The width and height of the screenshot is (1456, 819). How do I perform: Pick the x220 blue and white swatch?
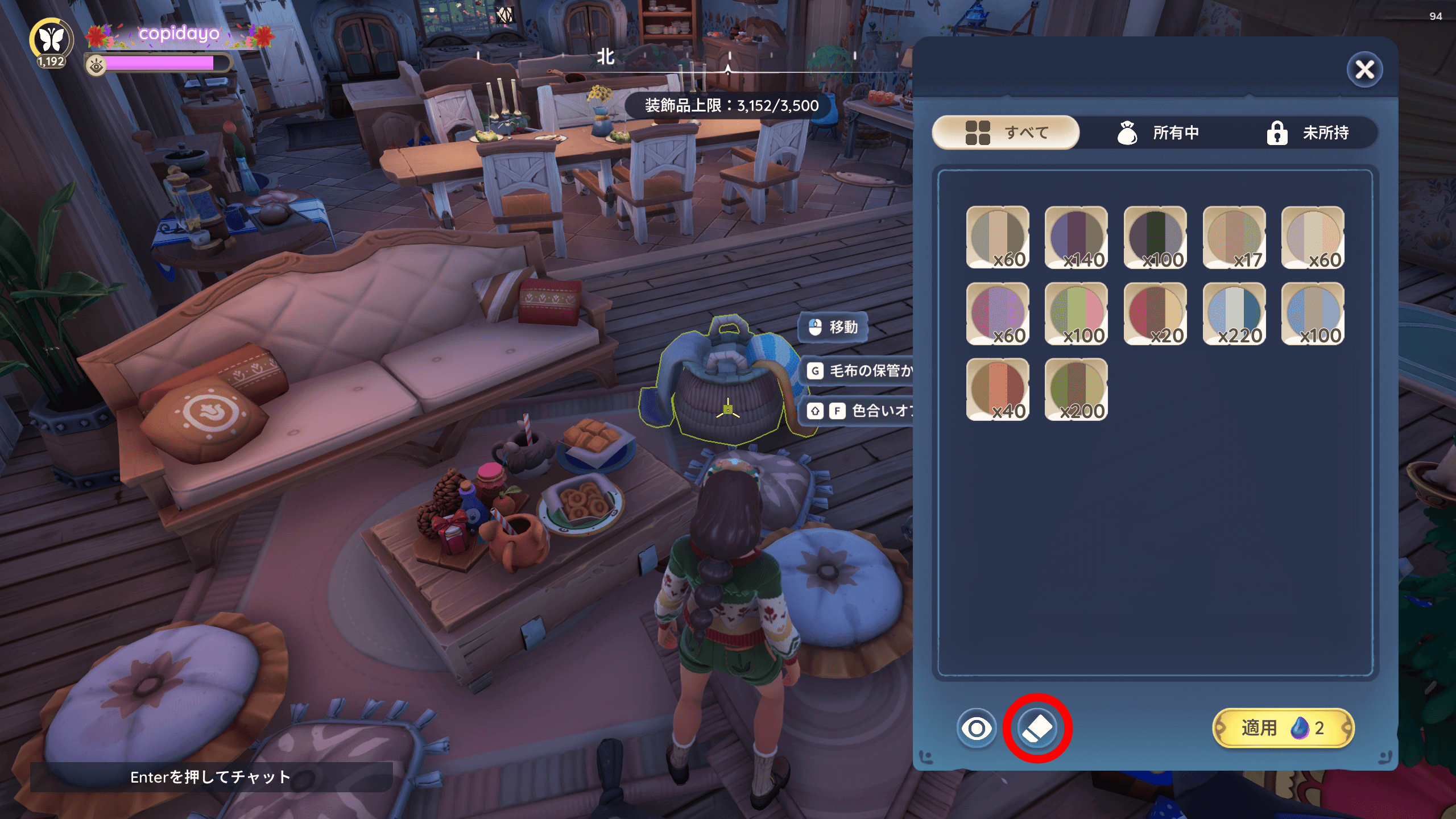(1234, 313)
